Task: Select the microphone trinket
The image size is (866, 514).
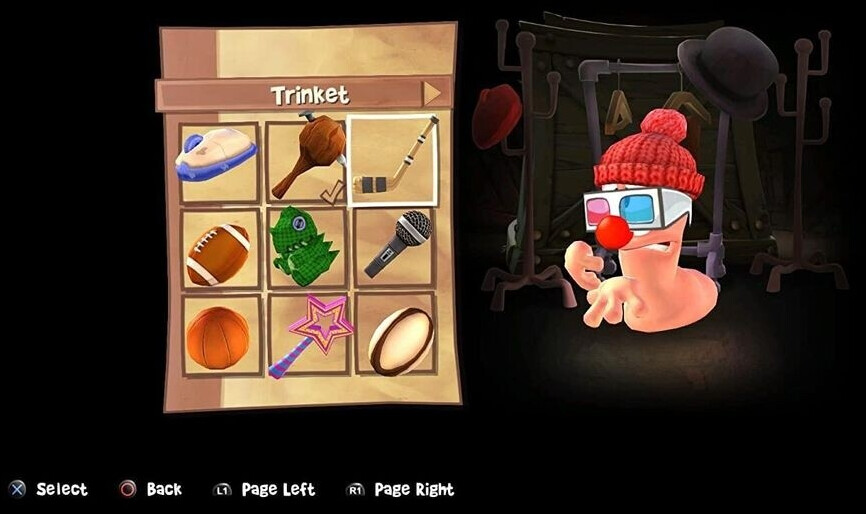Action: click(395, 247)
